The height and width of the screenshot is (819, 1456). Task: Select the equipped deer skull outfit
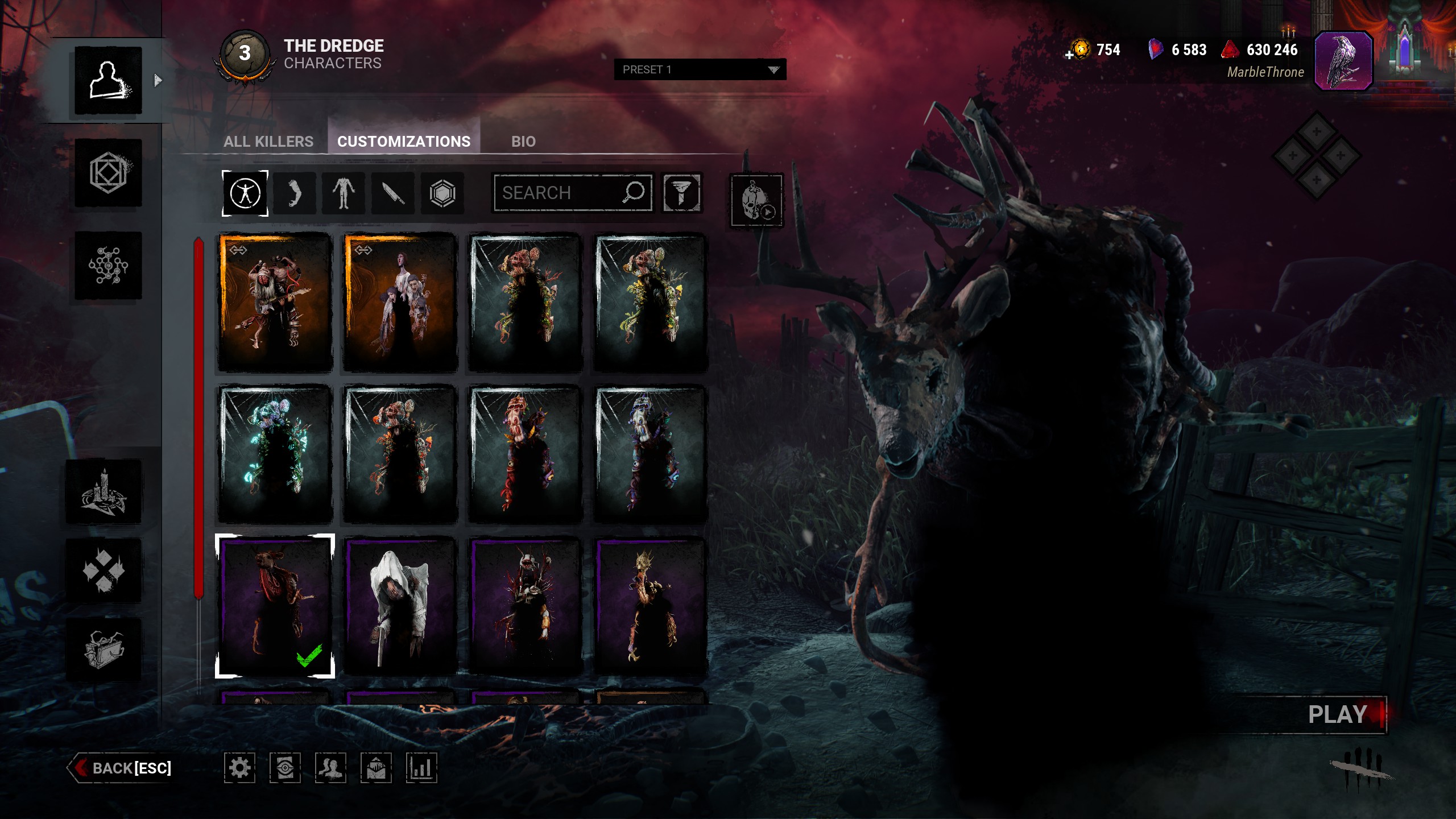point(275,606)
